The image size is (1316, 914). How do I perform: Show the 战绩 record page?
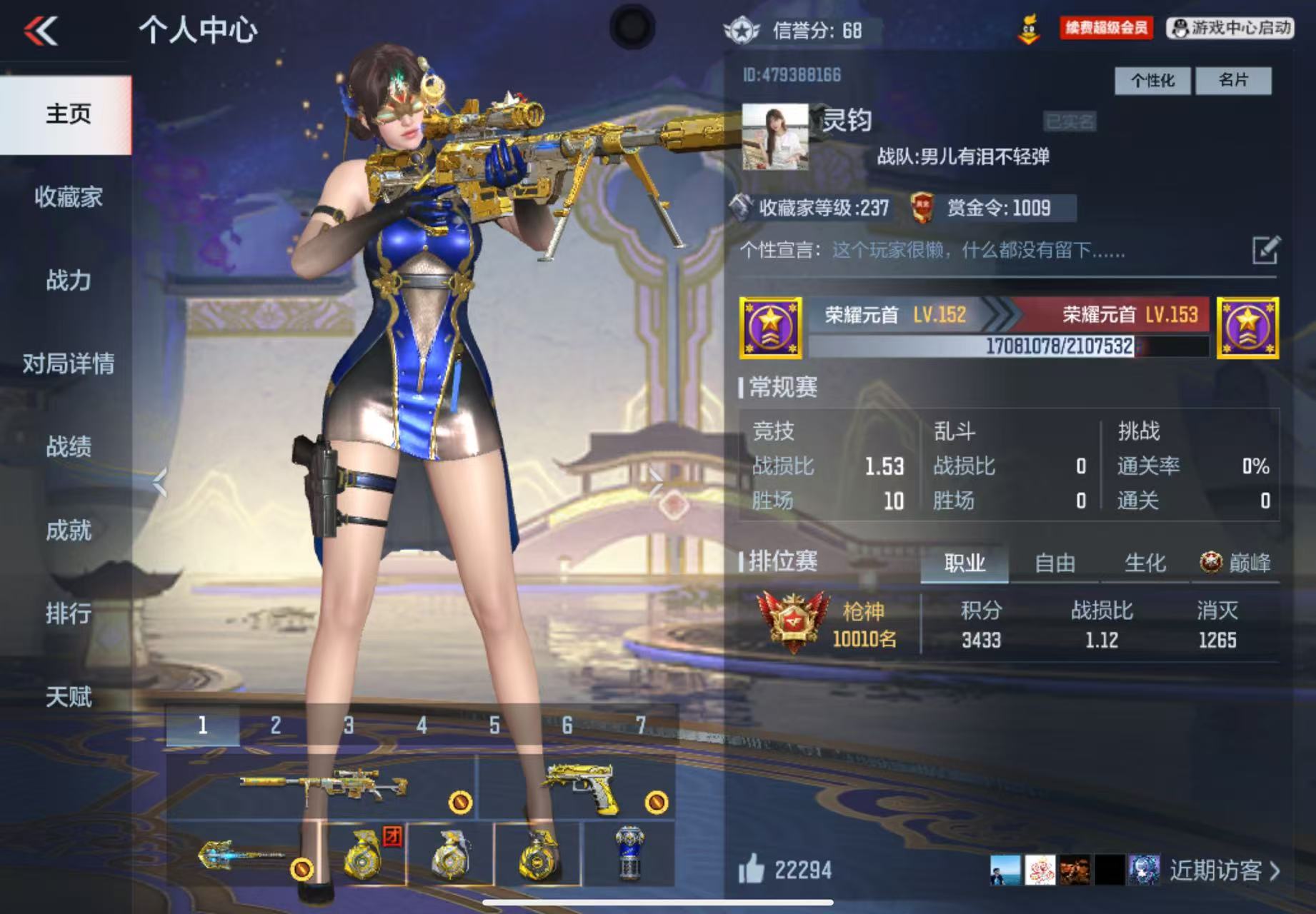tap(69, 447)
